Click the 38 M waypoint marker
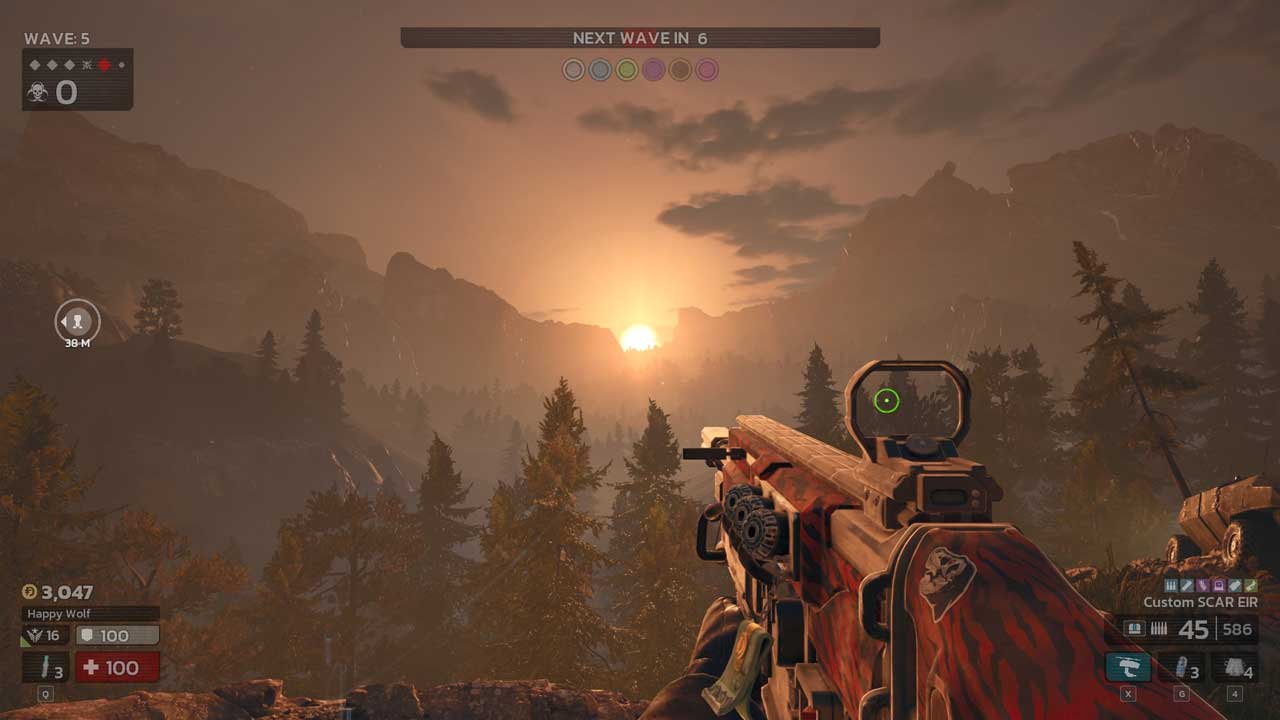1280x720 pixels. click(77, 321)
